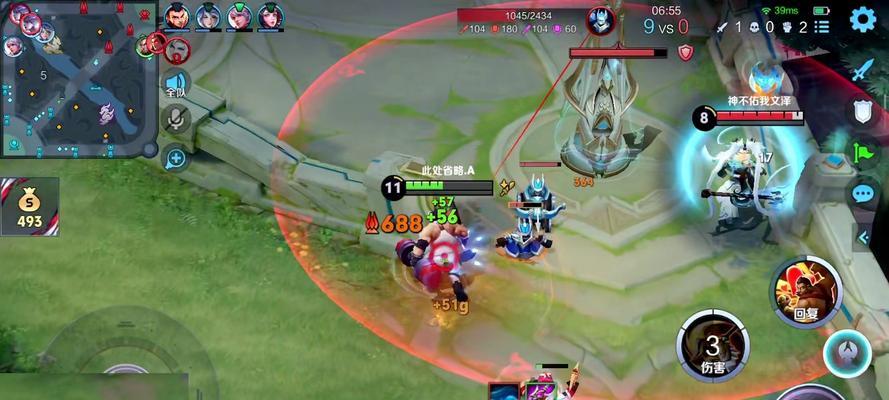Tap the round teal recall button
Viewport: 889px width, 400px height.
pos(846,353)
